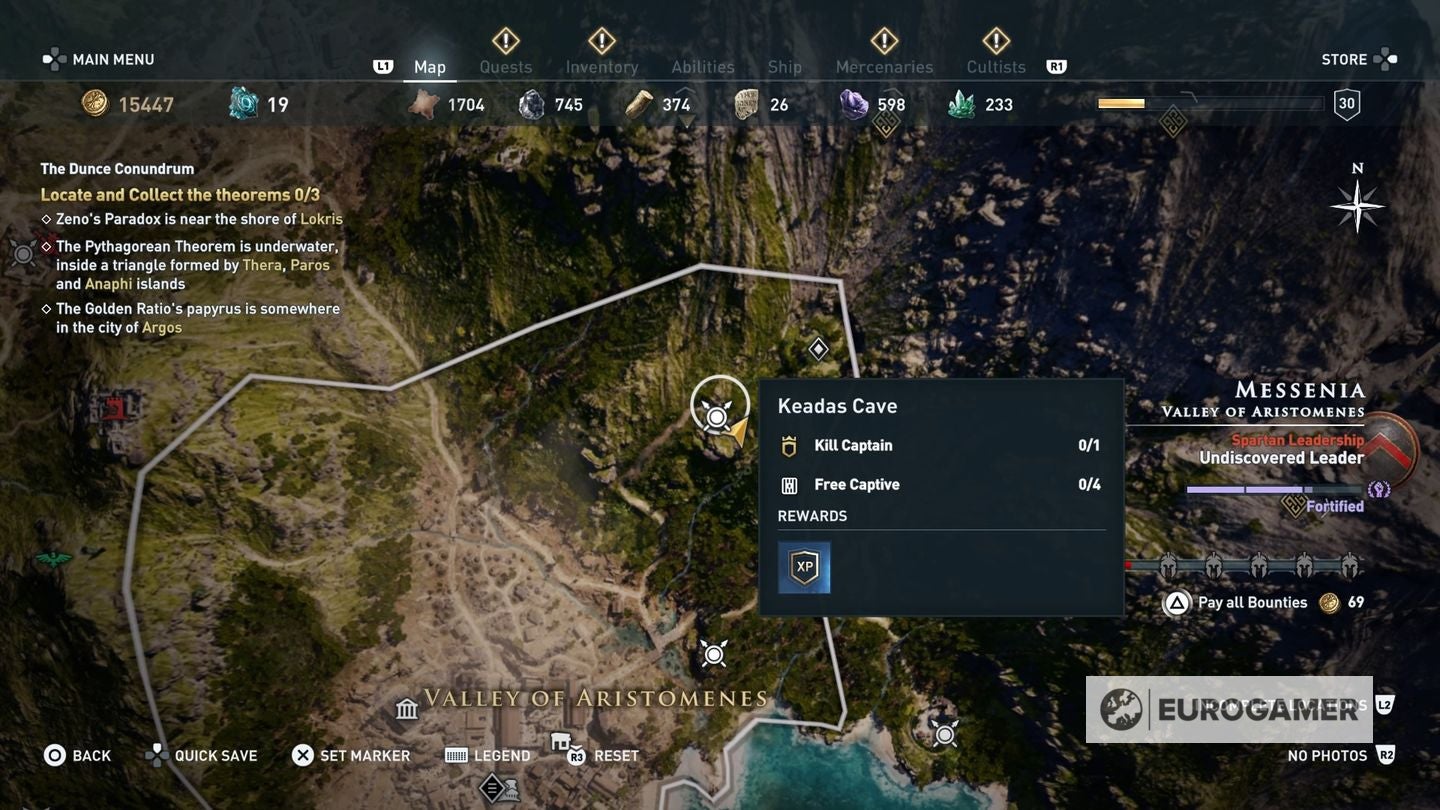1440x810 pixels.
Task: Toggle the Zeno's Paradox quest objective
Action: (47, 219)
